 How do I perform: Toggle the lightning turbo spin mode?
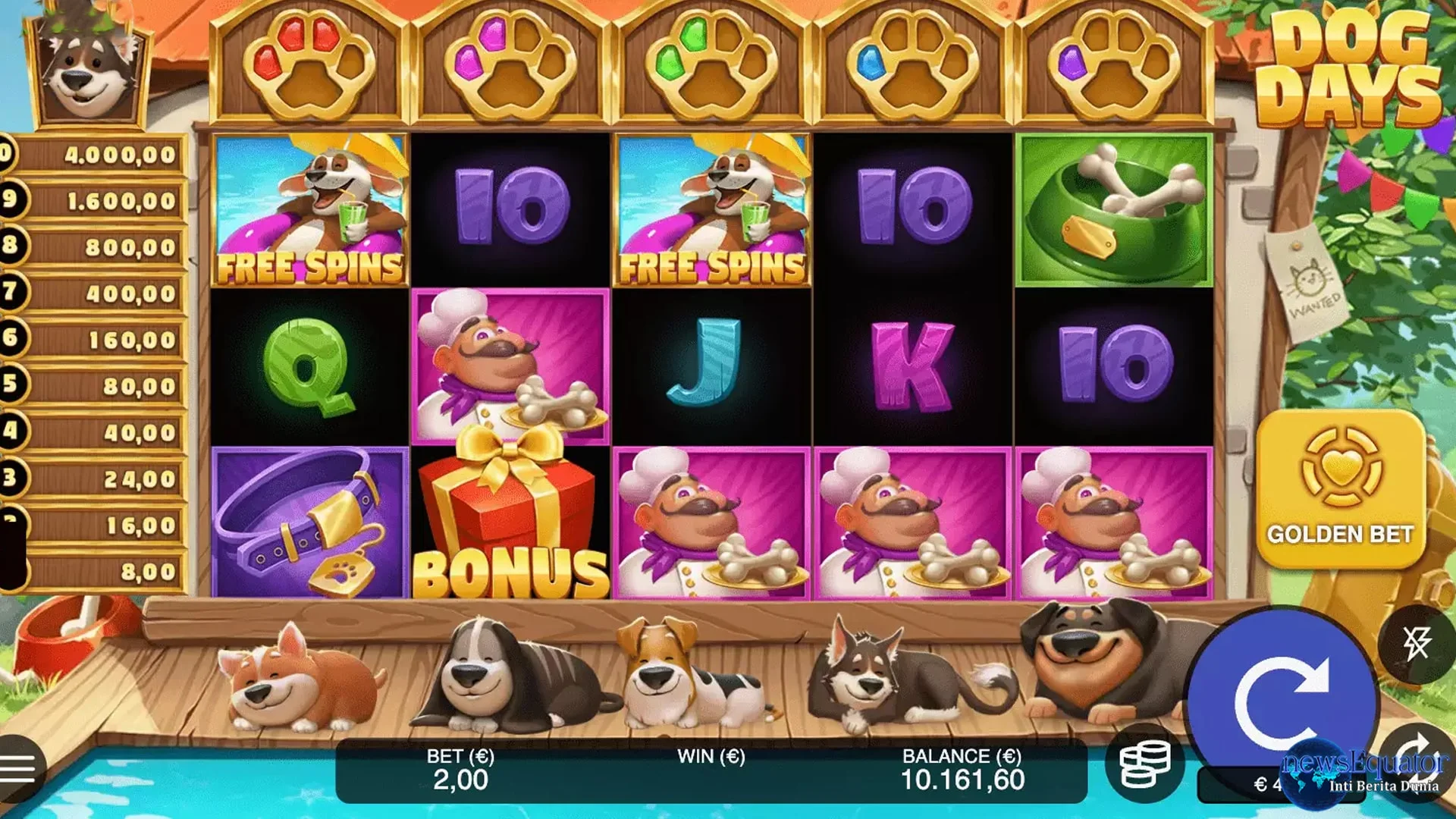click(1416, 644)
